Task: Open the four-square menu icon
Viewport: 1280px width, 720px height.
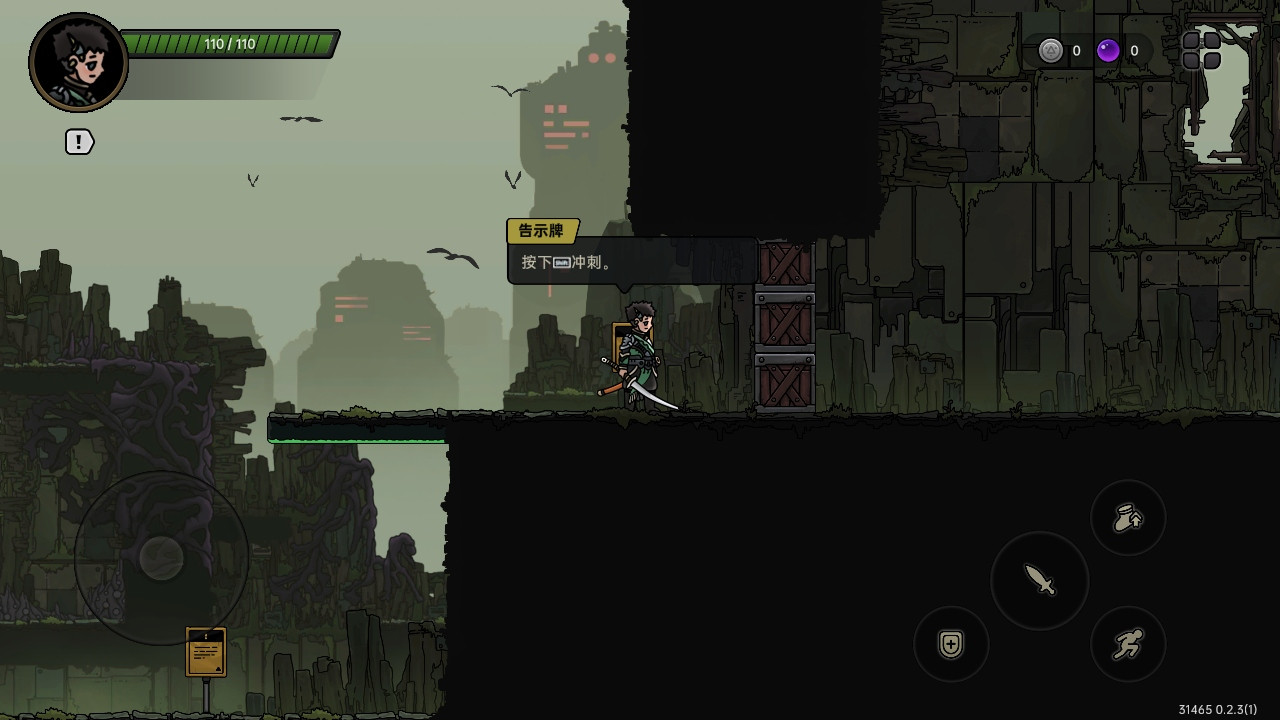Action: click(x=1201, y=50)
